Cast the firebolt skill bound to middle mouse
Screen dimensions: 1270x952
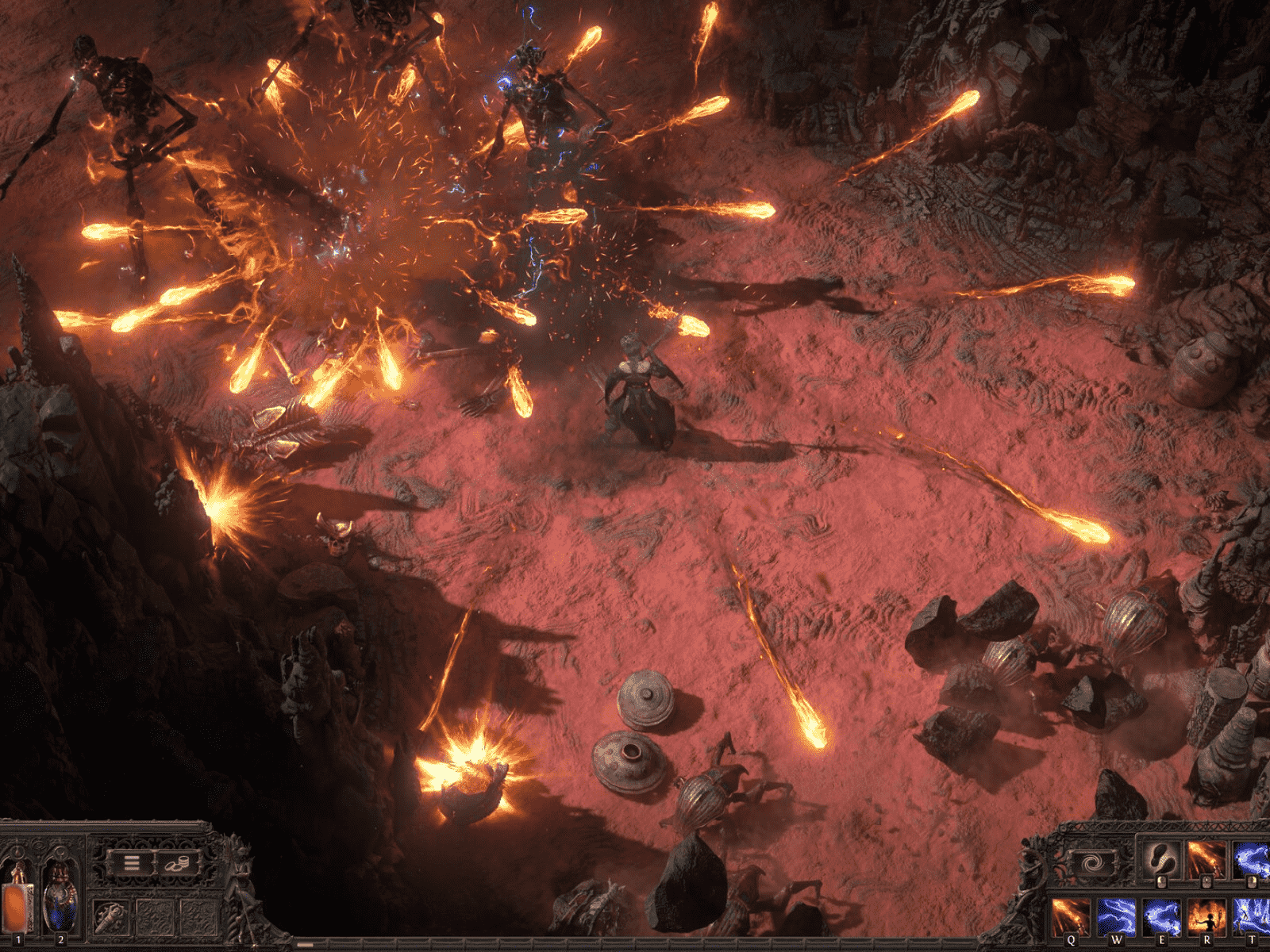1206,857
